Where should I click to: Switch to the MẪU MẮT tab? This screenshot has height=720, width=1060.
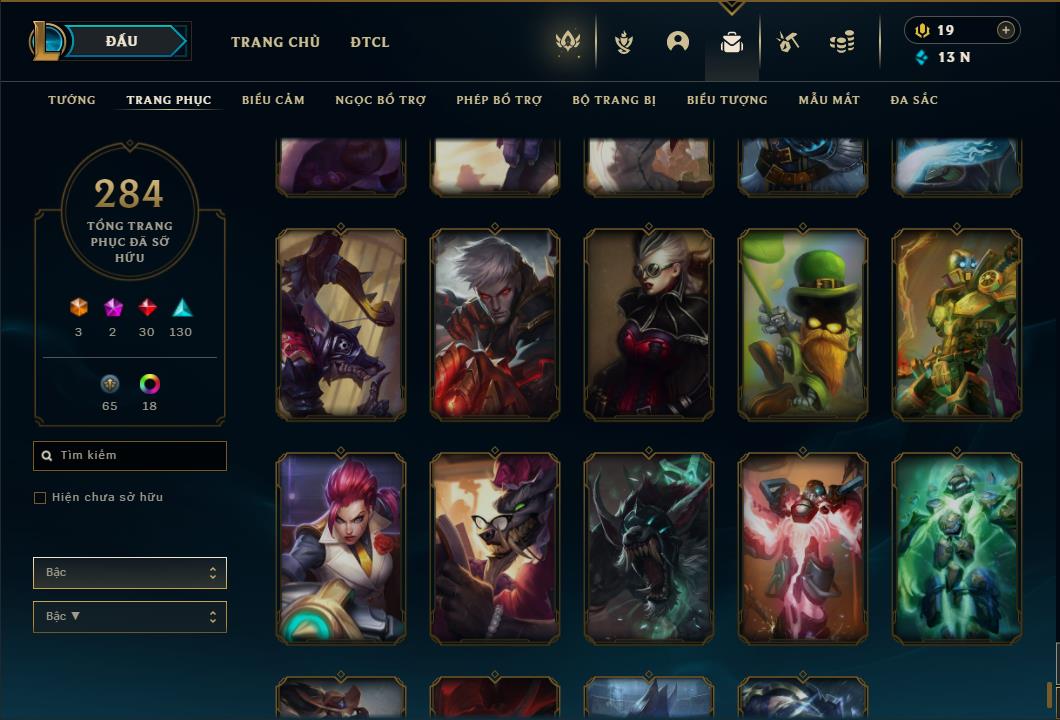829,100
